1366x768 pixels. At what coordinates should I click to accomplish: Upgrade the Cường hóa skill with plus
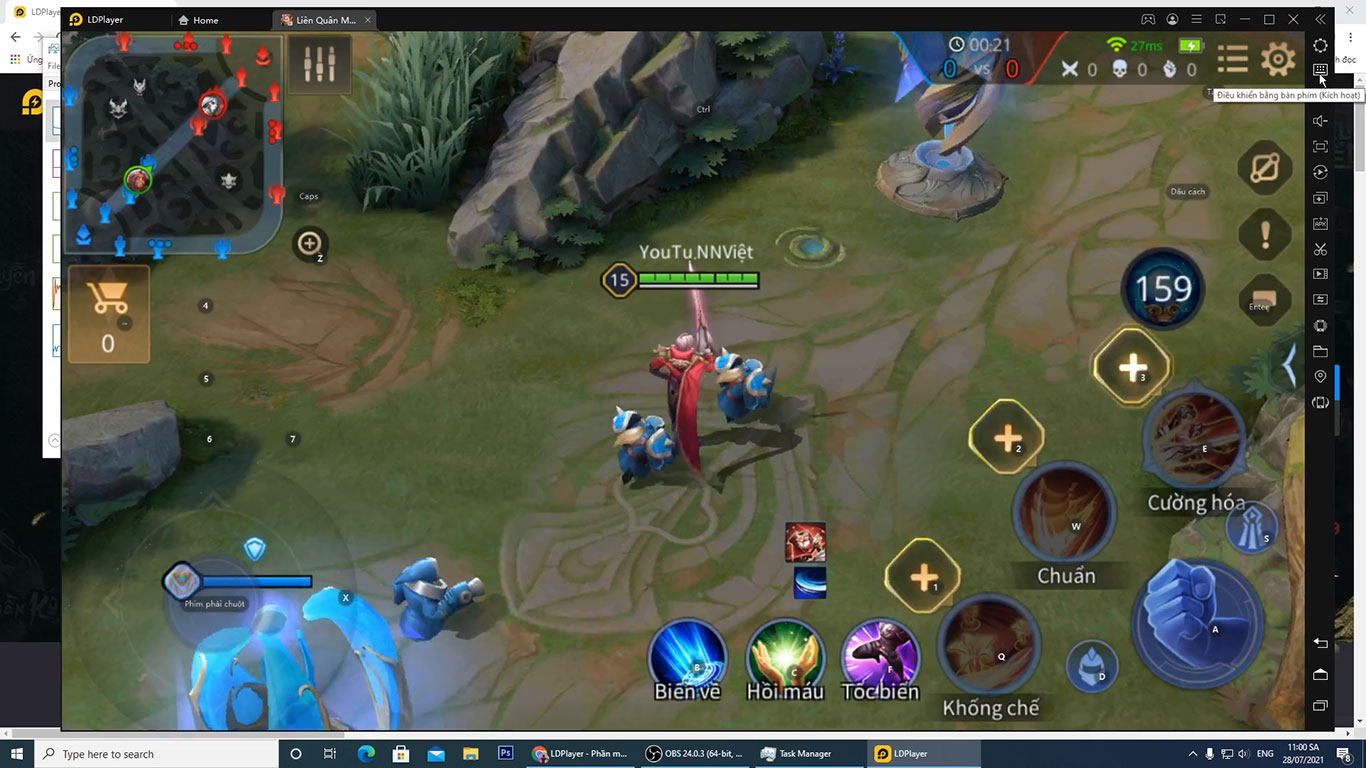click(x=1131, y=367)
